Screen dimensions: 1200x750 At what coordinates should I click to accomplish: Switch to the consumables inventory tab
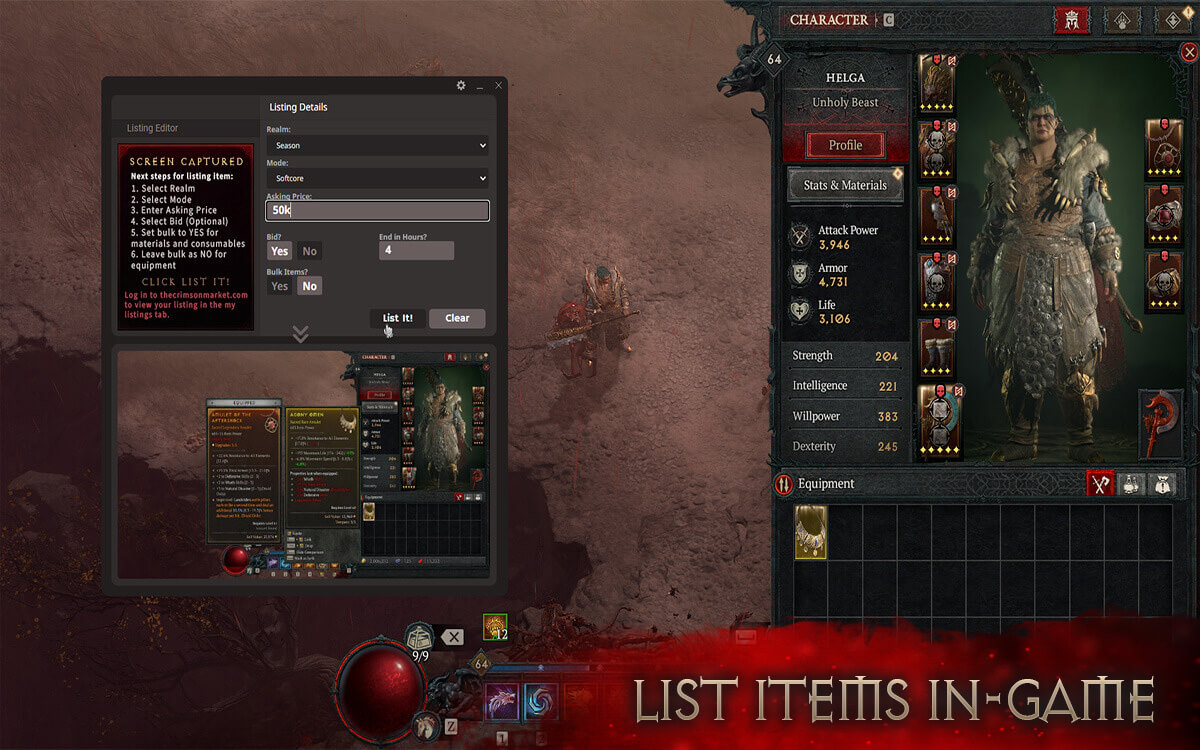coord(1131,484)
